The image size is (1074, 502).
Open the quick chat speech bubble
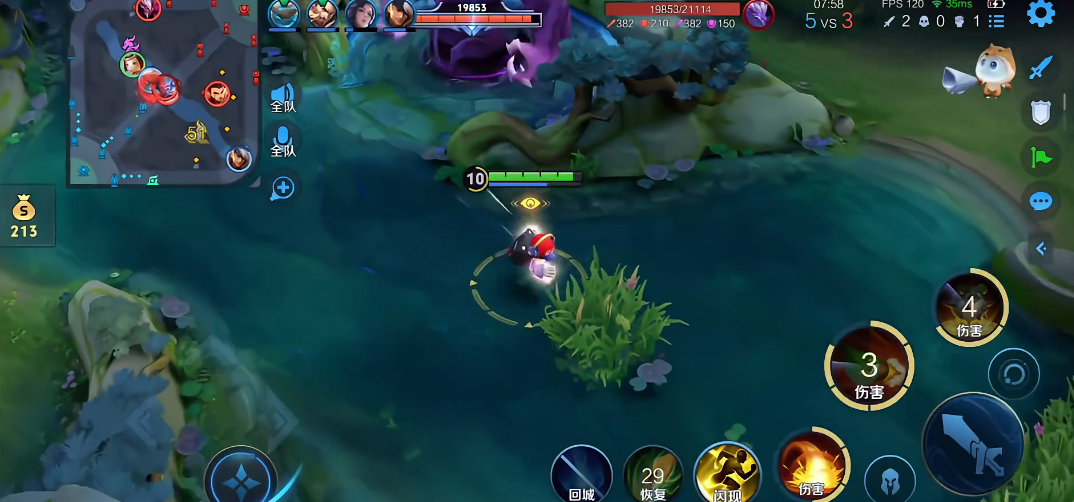pos(1041,202)
